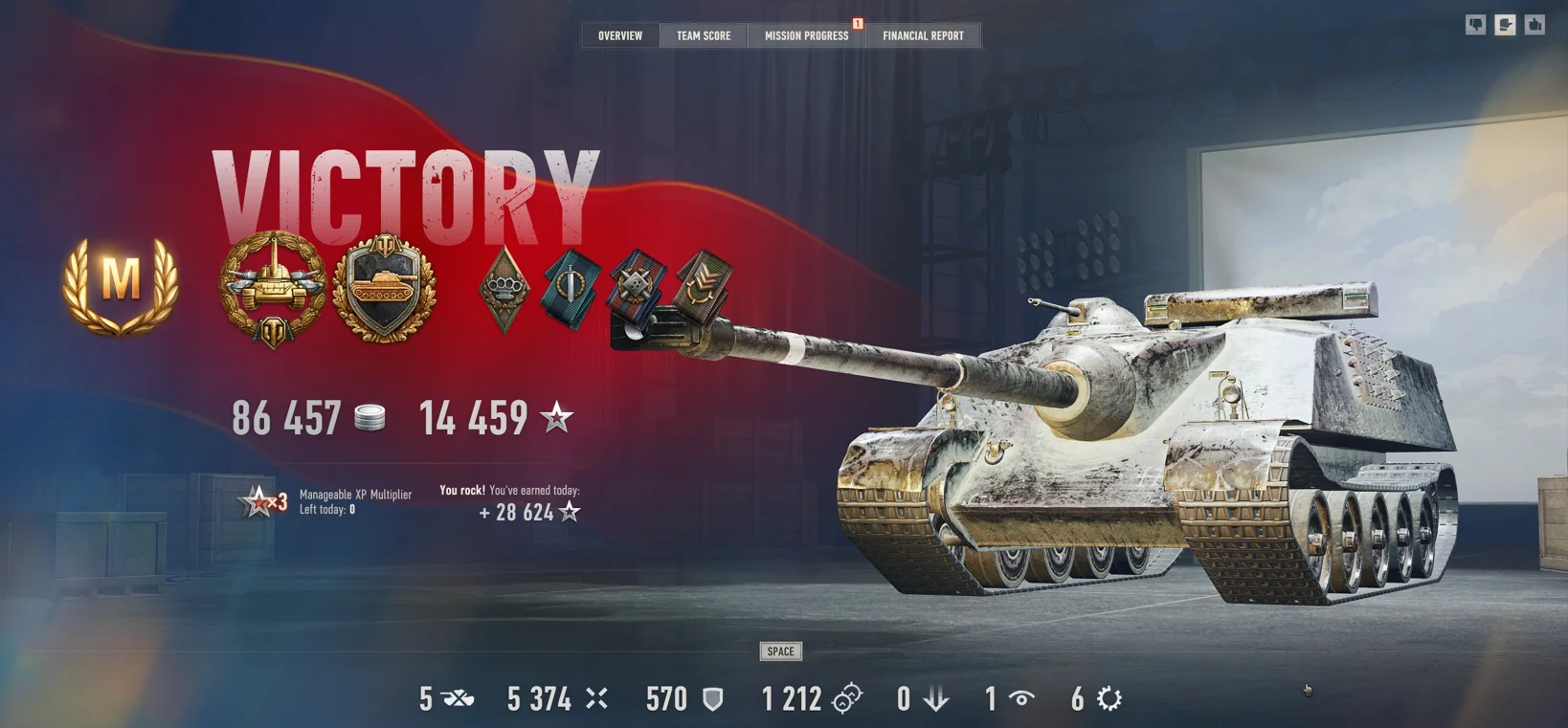Switch to the Team Score tab
This screenshot has width=1568, height=728.
coord(703,35)
